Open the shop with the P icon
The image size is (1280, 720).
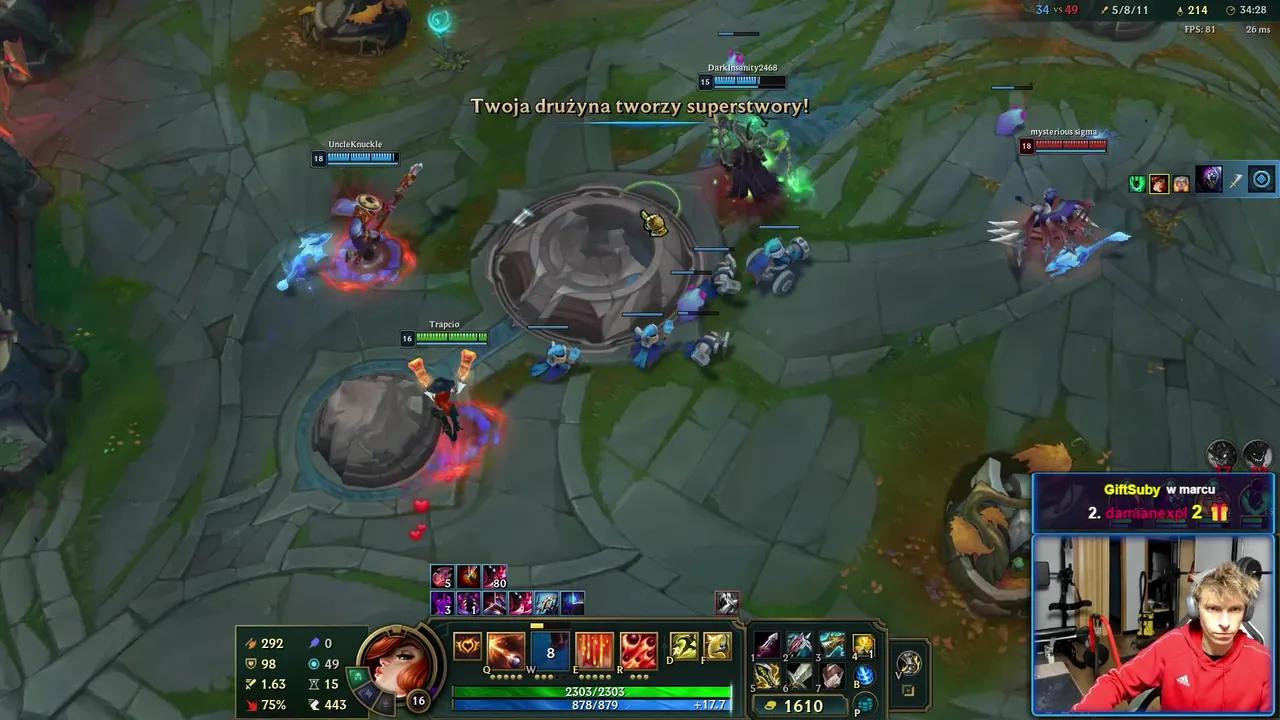[865, 704]
